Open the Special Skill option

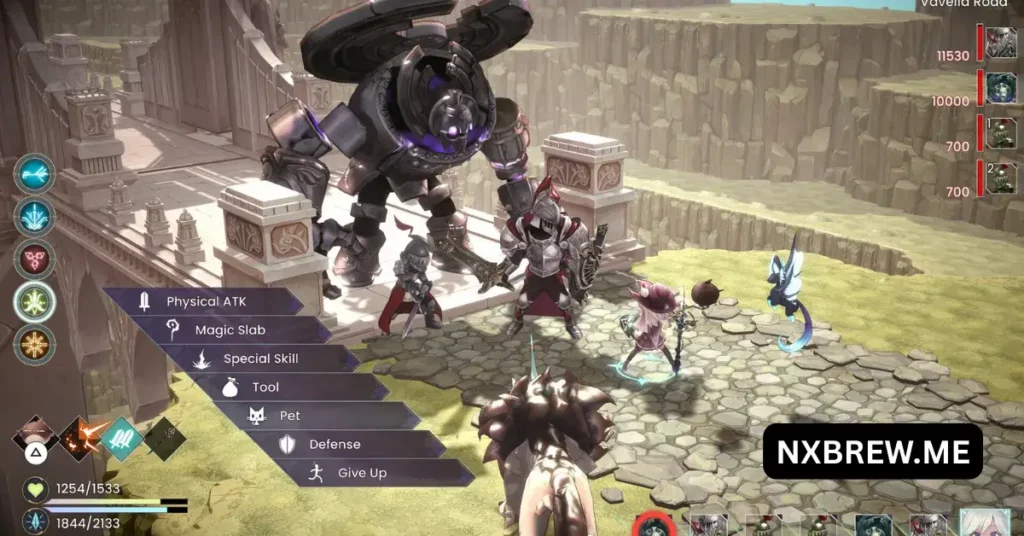pyautogui.click(x=260, y=359)
